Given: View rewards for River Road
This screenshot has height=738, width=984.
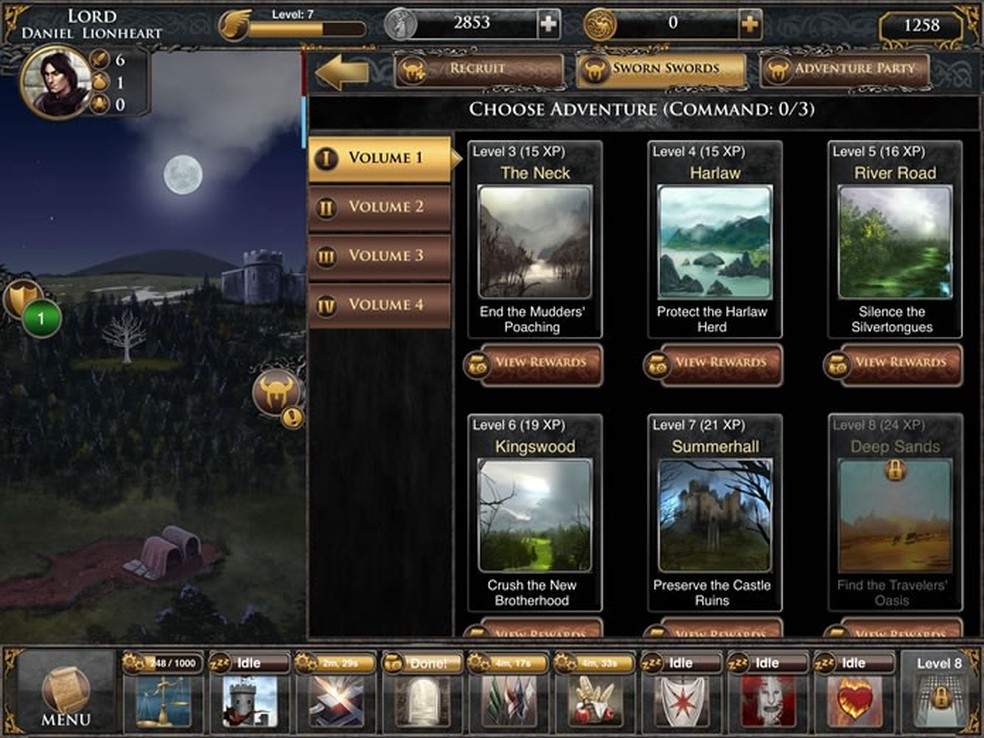Looking at the screenshot, I should [895, 362].
